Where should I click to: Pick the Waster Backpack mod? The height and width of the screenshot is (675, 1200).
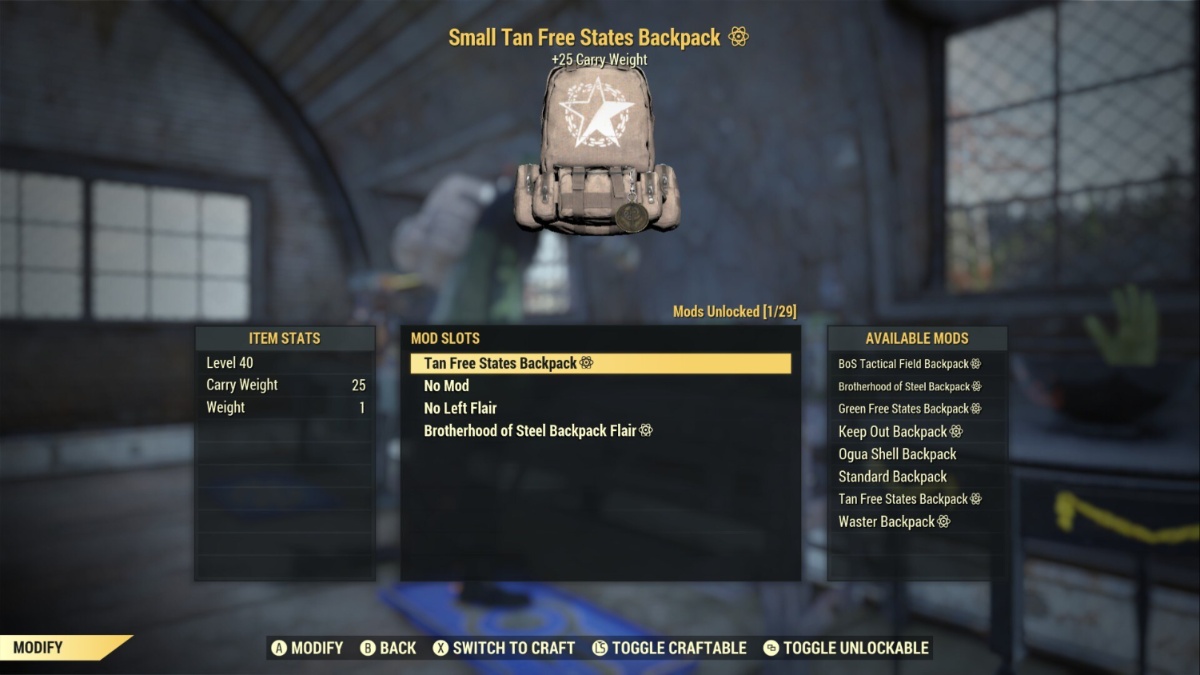click(x=893, y=522)
